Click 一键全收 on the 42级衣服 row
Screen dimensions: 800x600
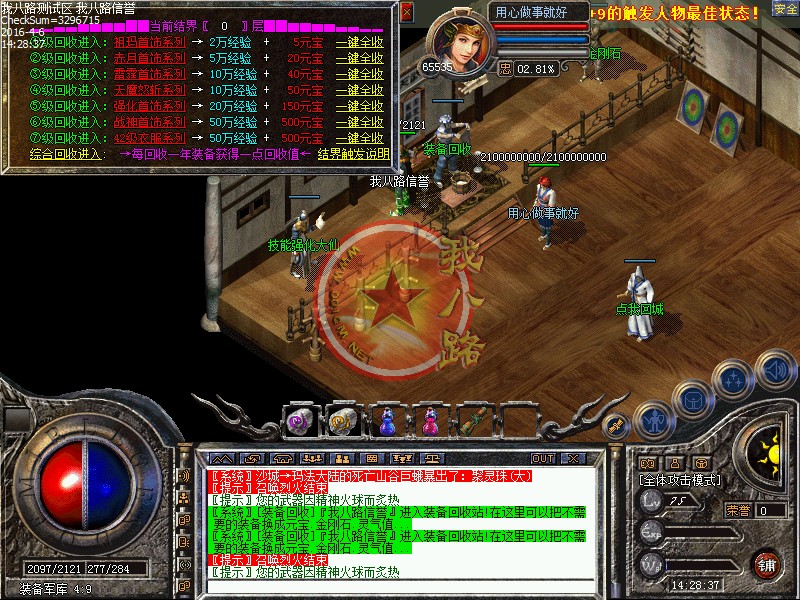359,138
